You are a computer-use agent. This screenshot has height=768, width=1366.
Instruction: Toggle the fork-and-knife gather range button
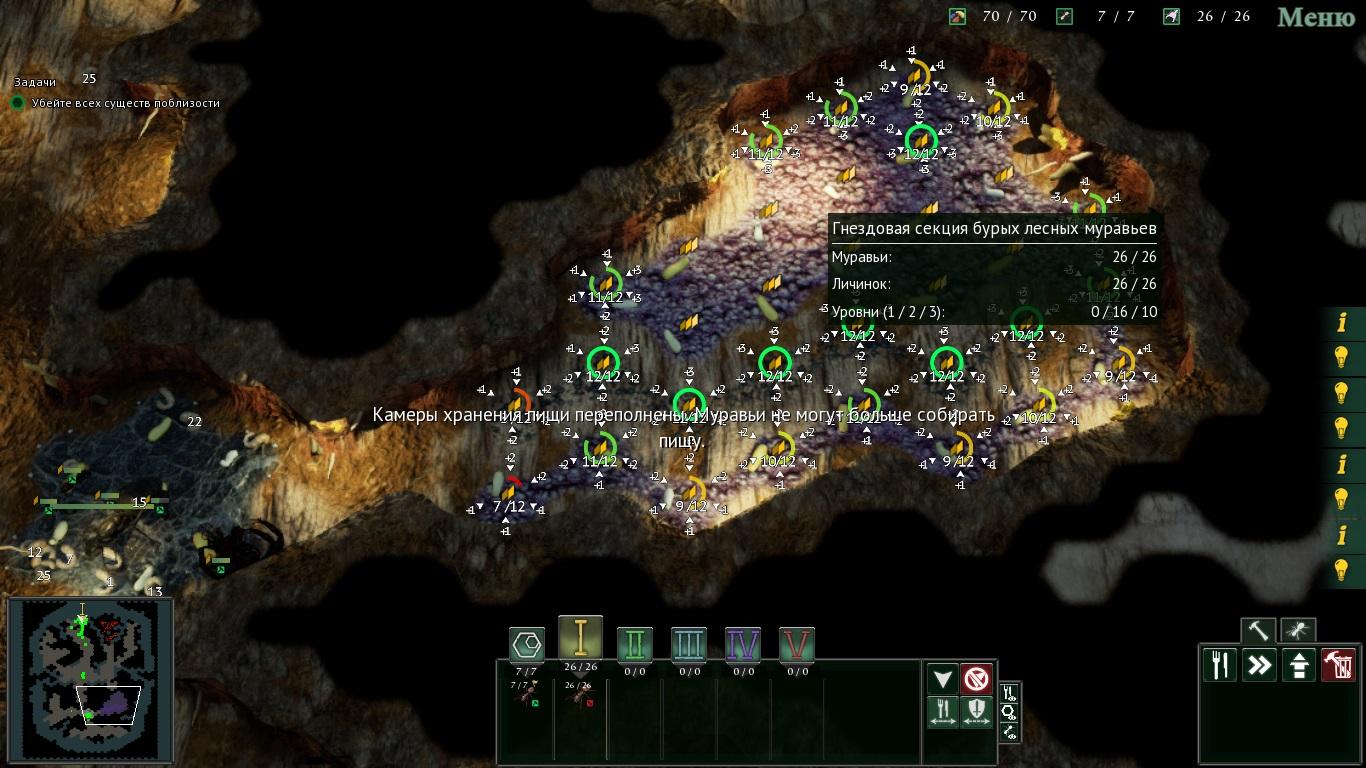(x=943, y=713)
